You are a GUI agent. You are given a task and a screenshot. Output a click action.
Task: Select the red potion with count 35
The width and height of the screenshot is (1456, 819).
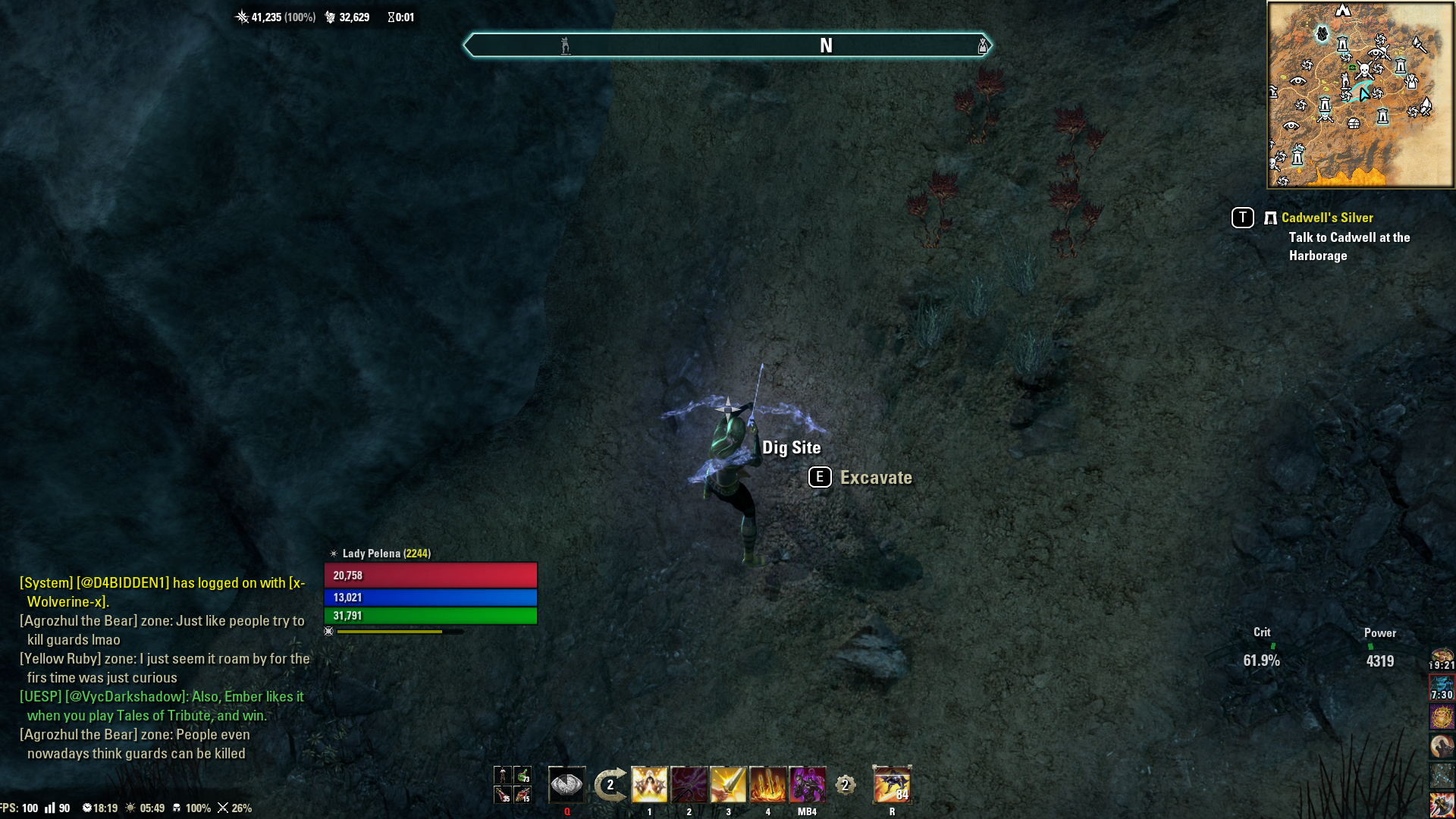[x=503, y=795]
